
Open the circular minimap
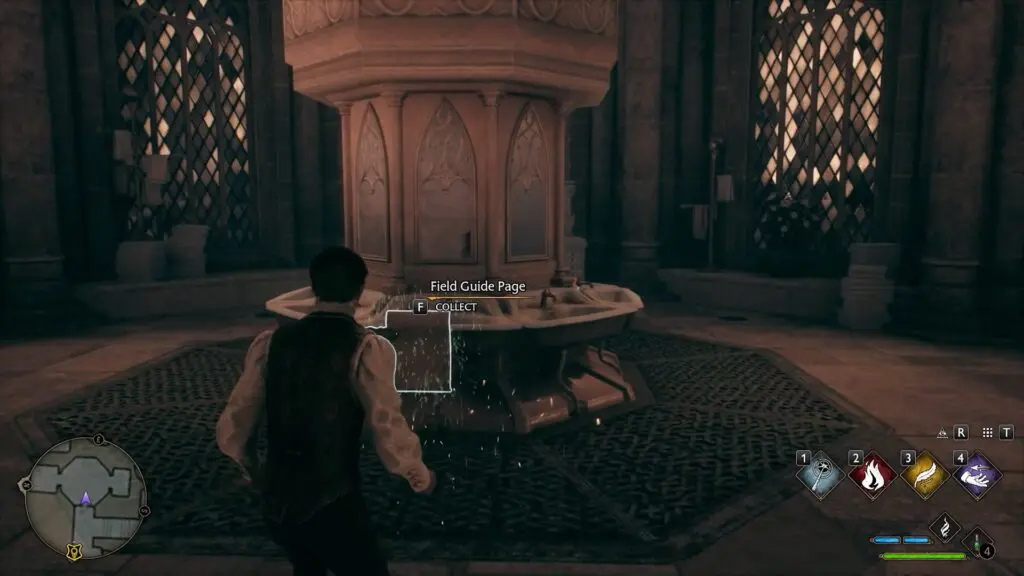click(x=85, y=498)
